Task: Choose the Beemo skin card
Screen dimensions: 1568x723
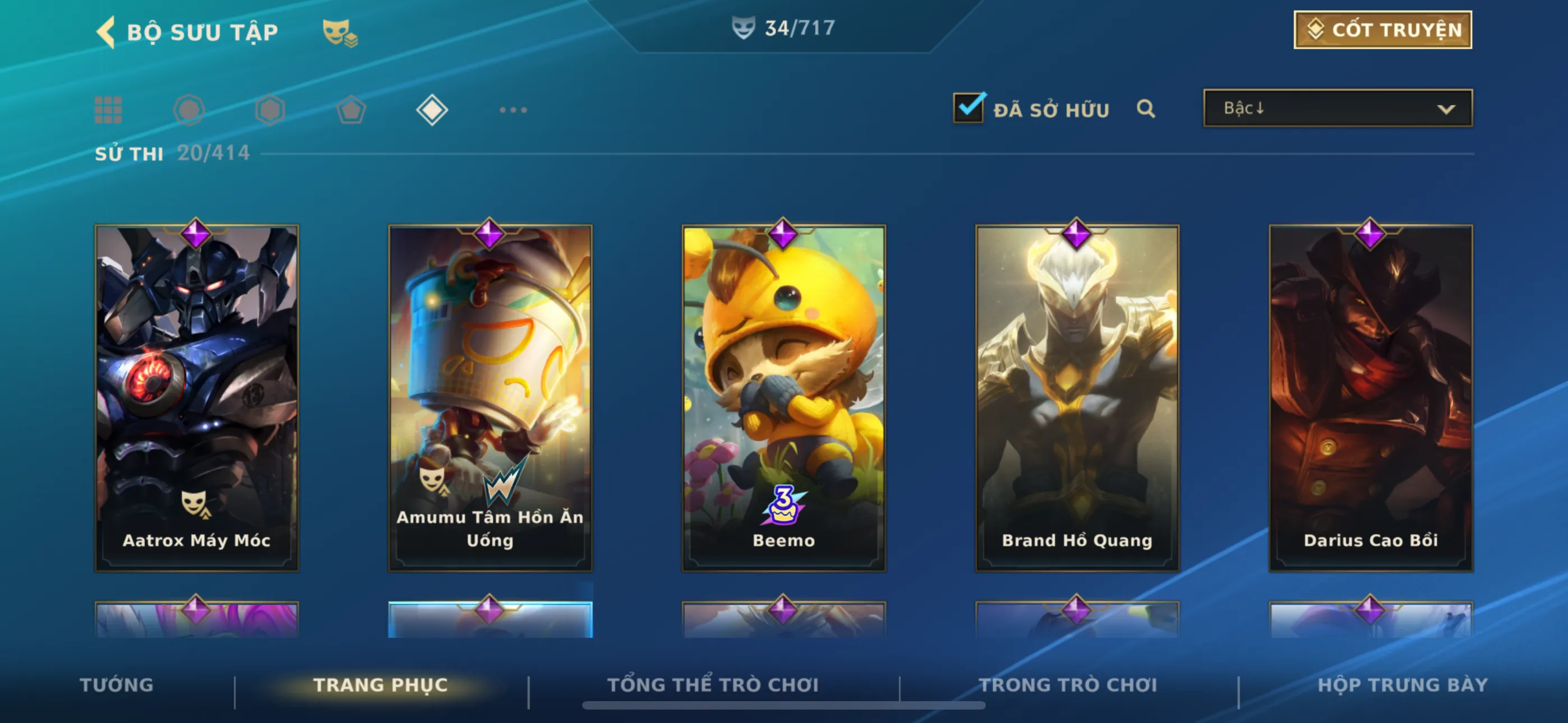Action: click(x=783, y=398)
